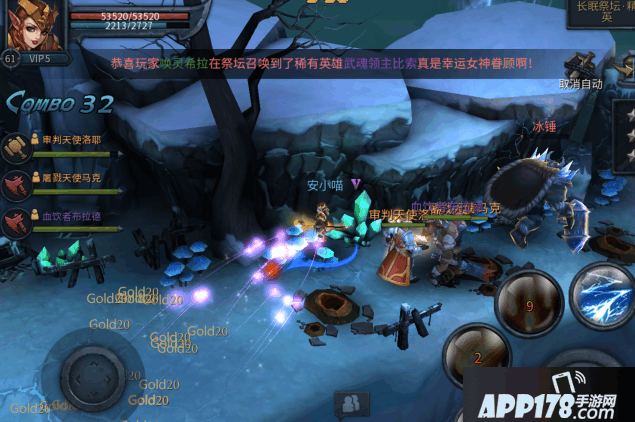Cancel auto-battle with 取消自动 button
The image size is (635, 422).
click(581, 85)
